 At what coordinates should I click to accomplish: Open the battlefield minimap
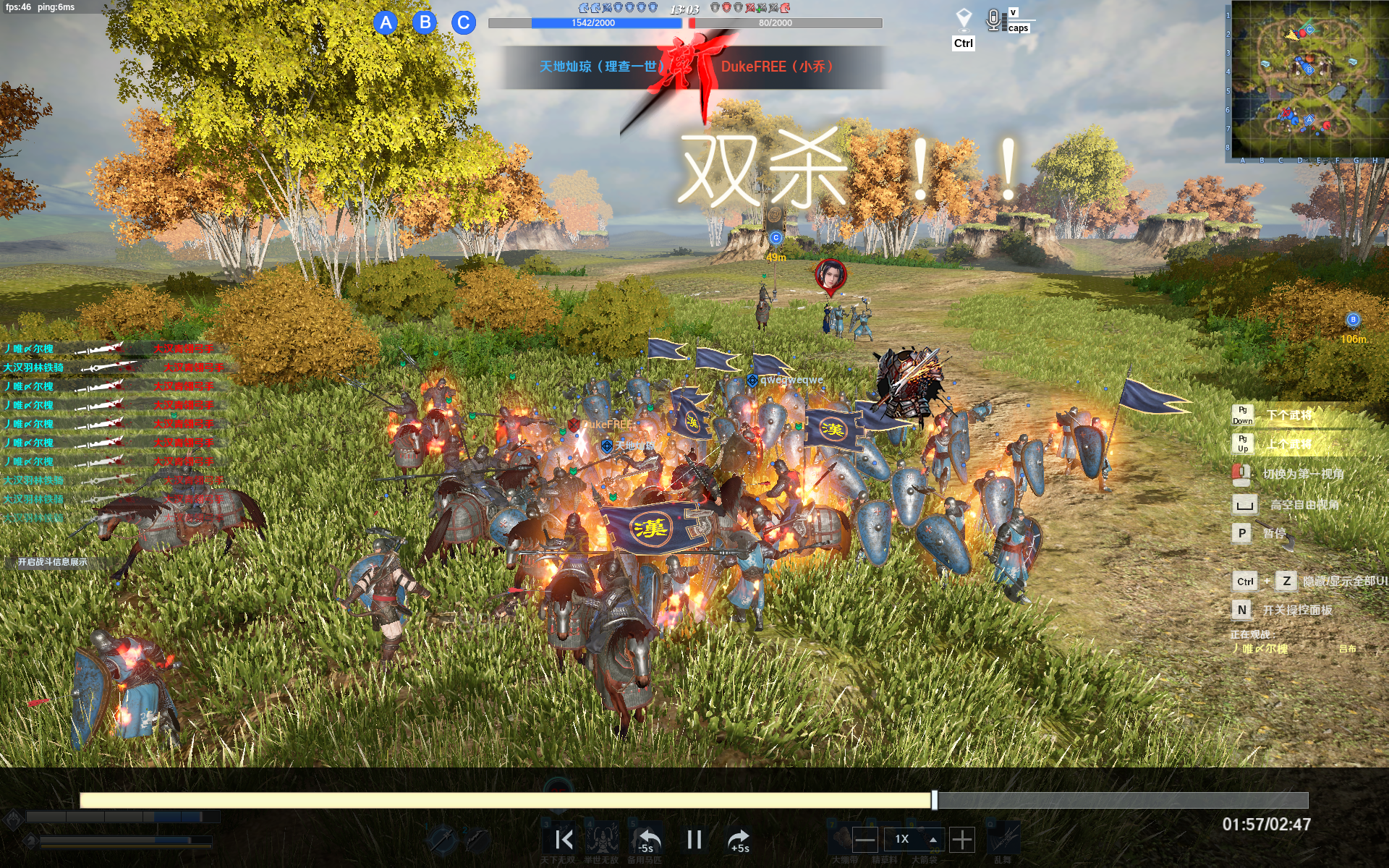click(1307, 80)
